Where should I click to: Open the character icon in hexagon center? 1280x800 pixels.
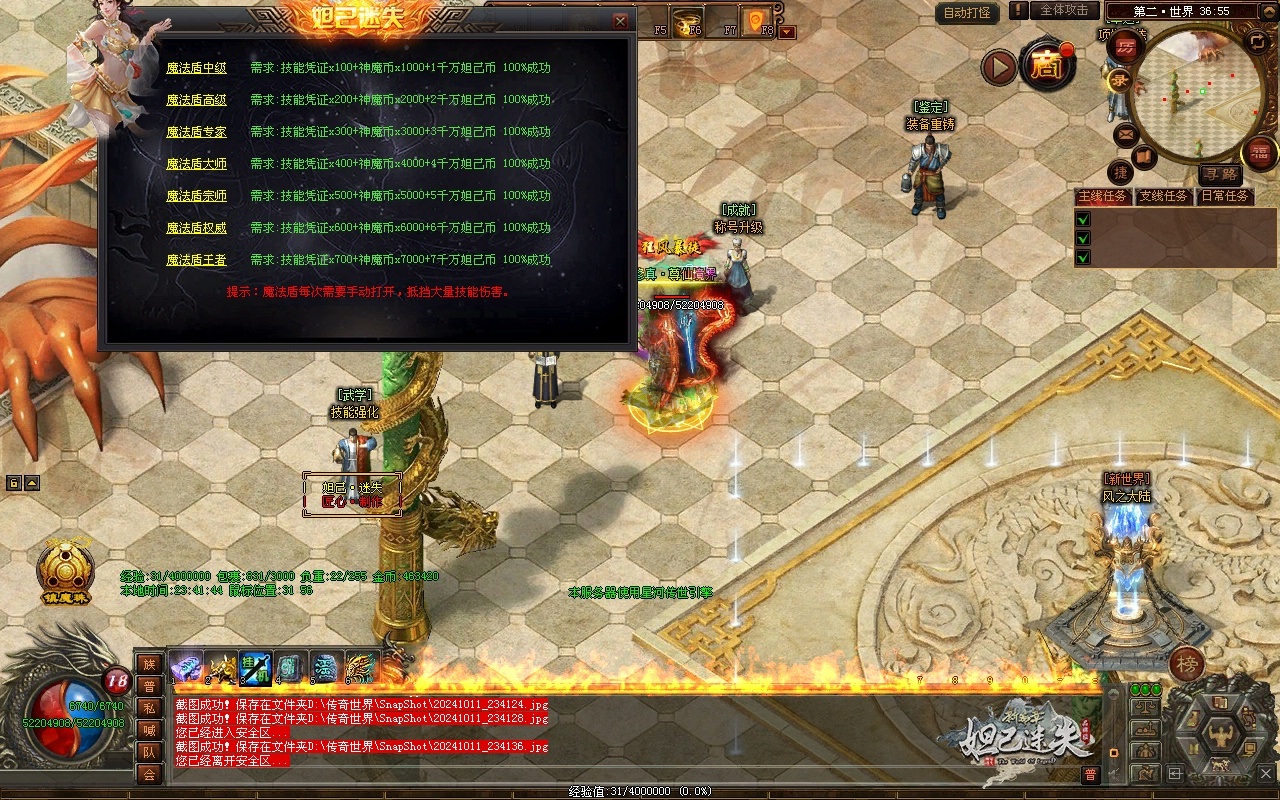pos(1221,739)
